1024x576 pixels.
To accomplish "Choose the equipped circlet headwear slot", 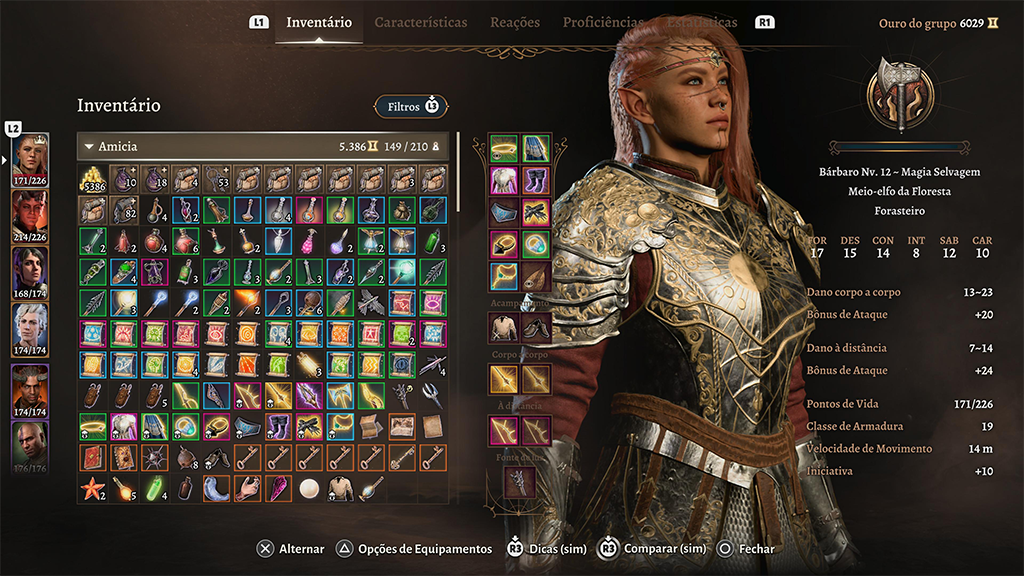I will click(504, 149).
